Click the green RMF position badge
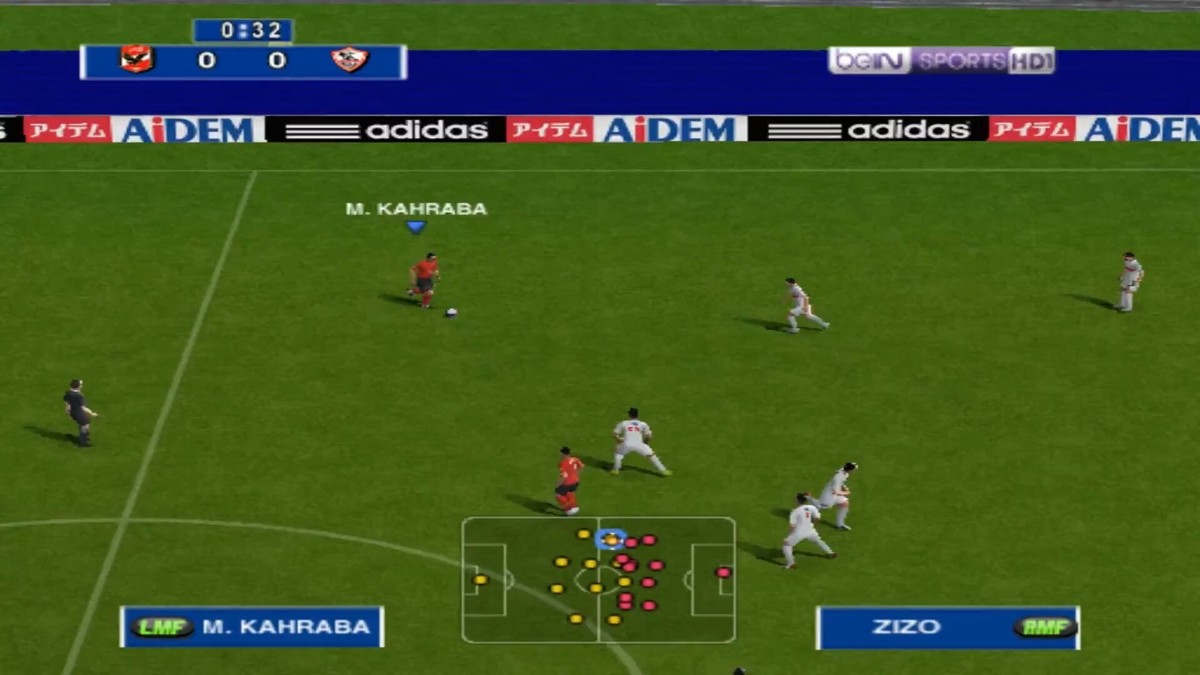This screenshot has width=1200, height=675. click(x=1044, y=627)
